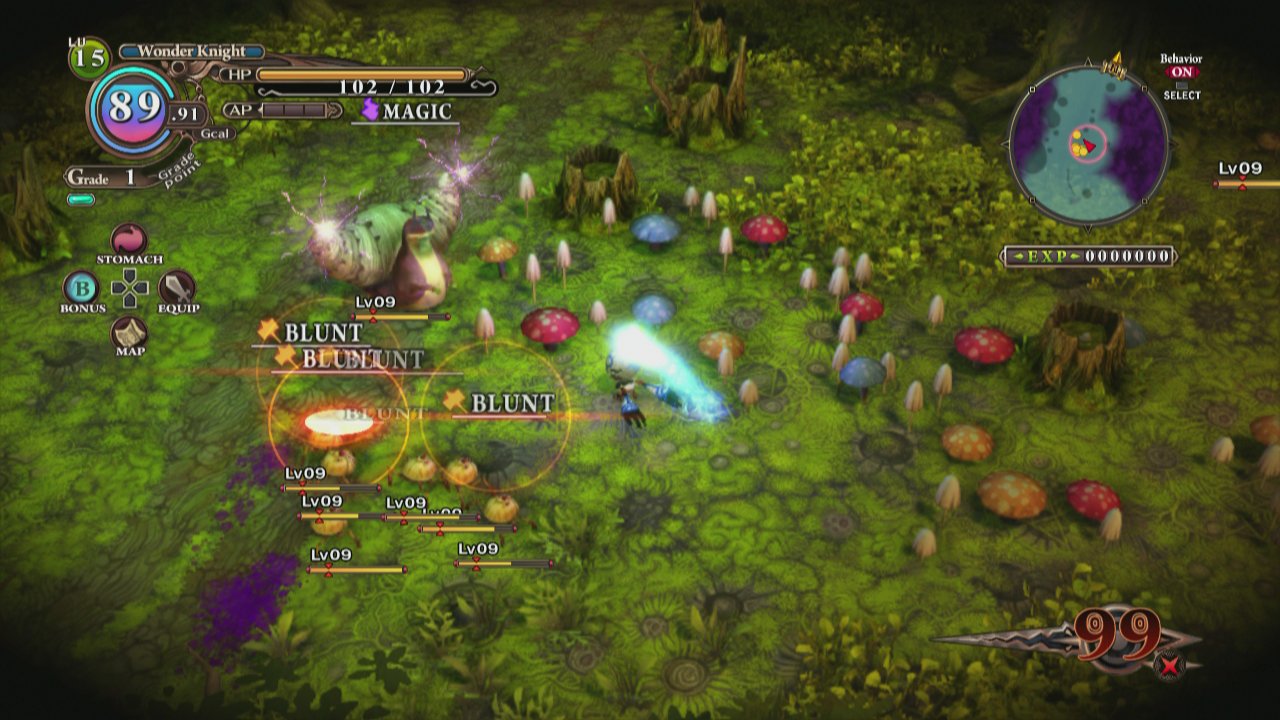Expand the left arrow beside EXP
Viewport: 1280px width, 720px height.
pyautogui.click(x=1018, y=255)
